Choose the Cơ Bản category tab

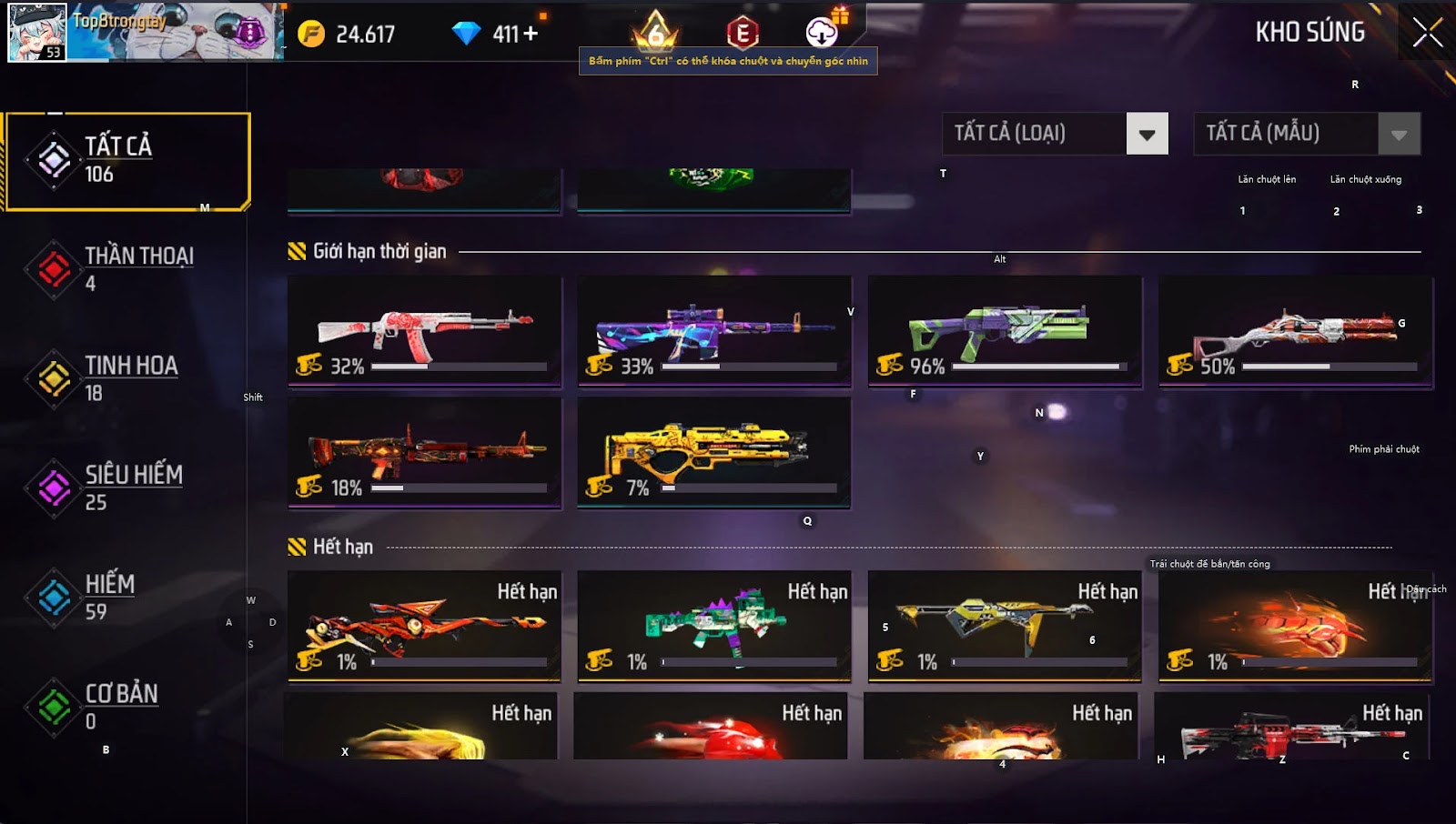pyautogui.click(x=127, y=707)
